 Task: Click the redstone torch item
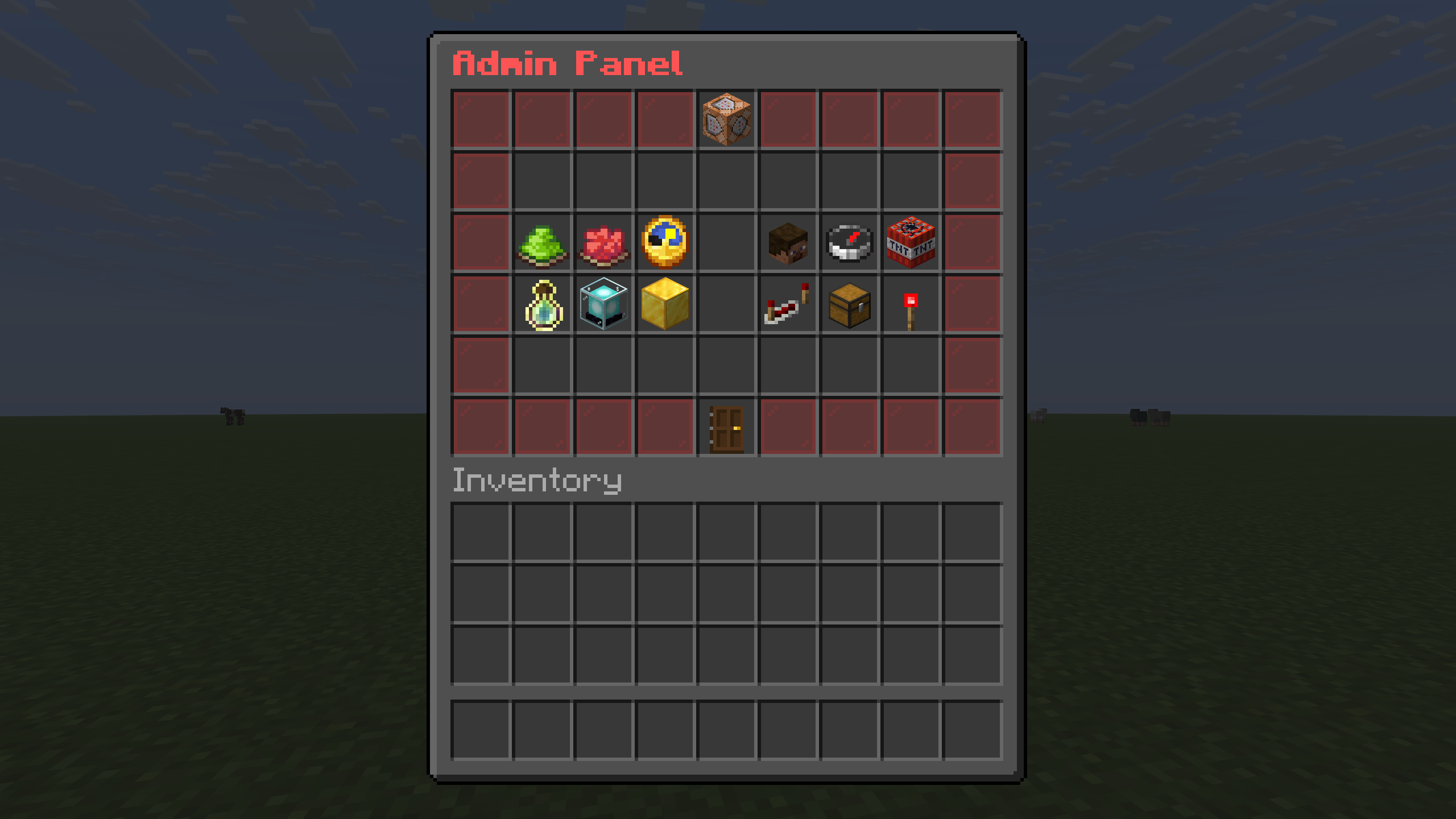[x=911, y=304]
